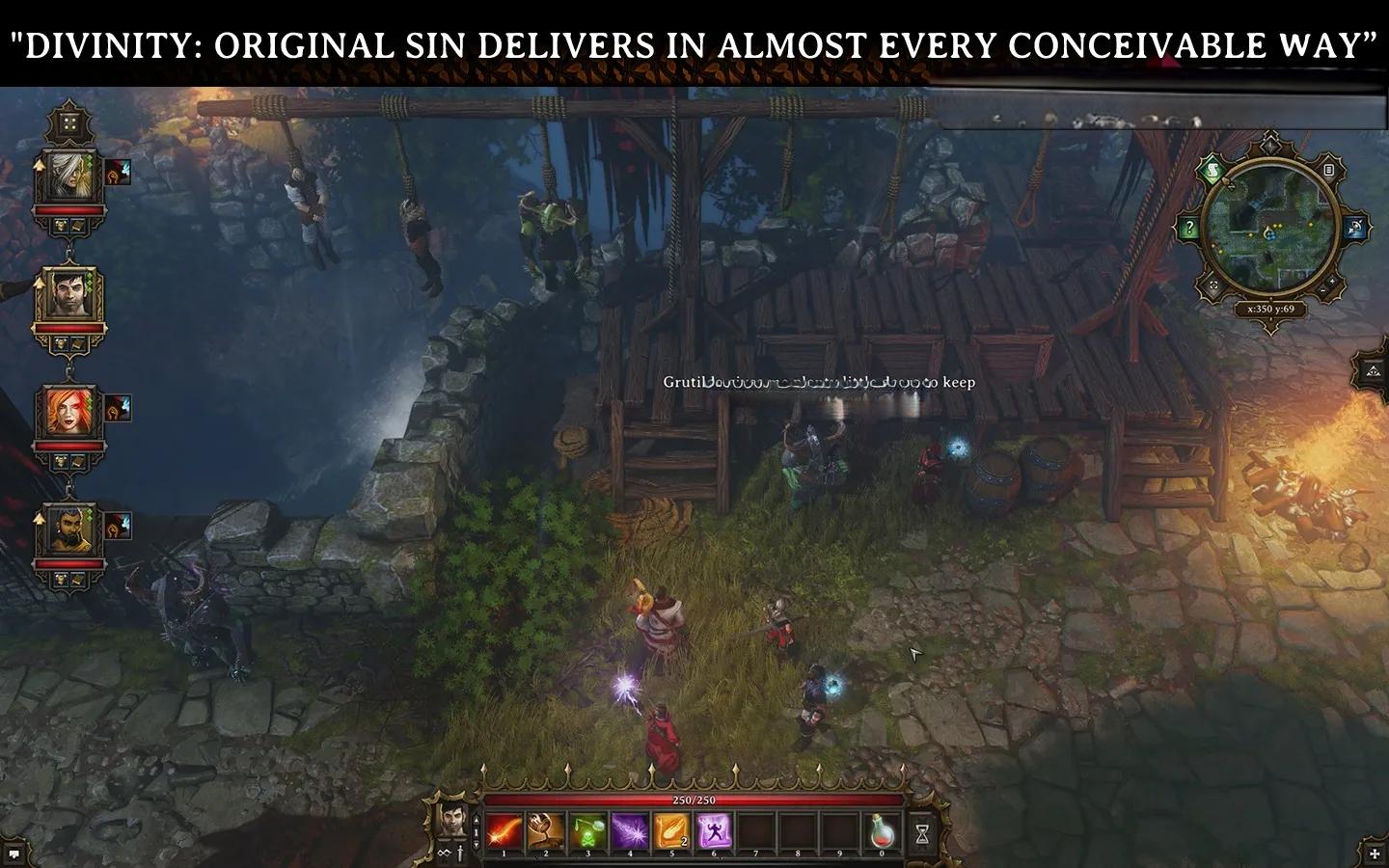Viewport: 1389px width, 868px height.
Task: Use the orange whirlwind skill in slot 2
Action: coord(546,831)
